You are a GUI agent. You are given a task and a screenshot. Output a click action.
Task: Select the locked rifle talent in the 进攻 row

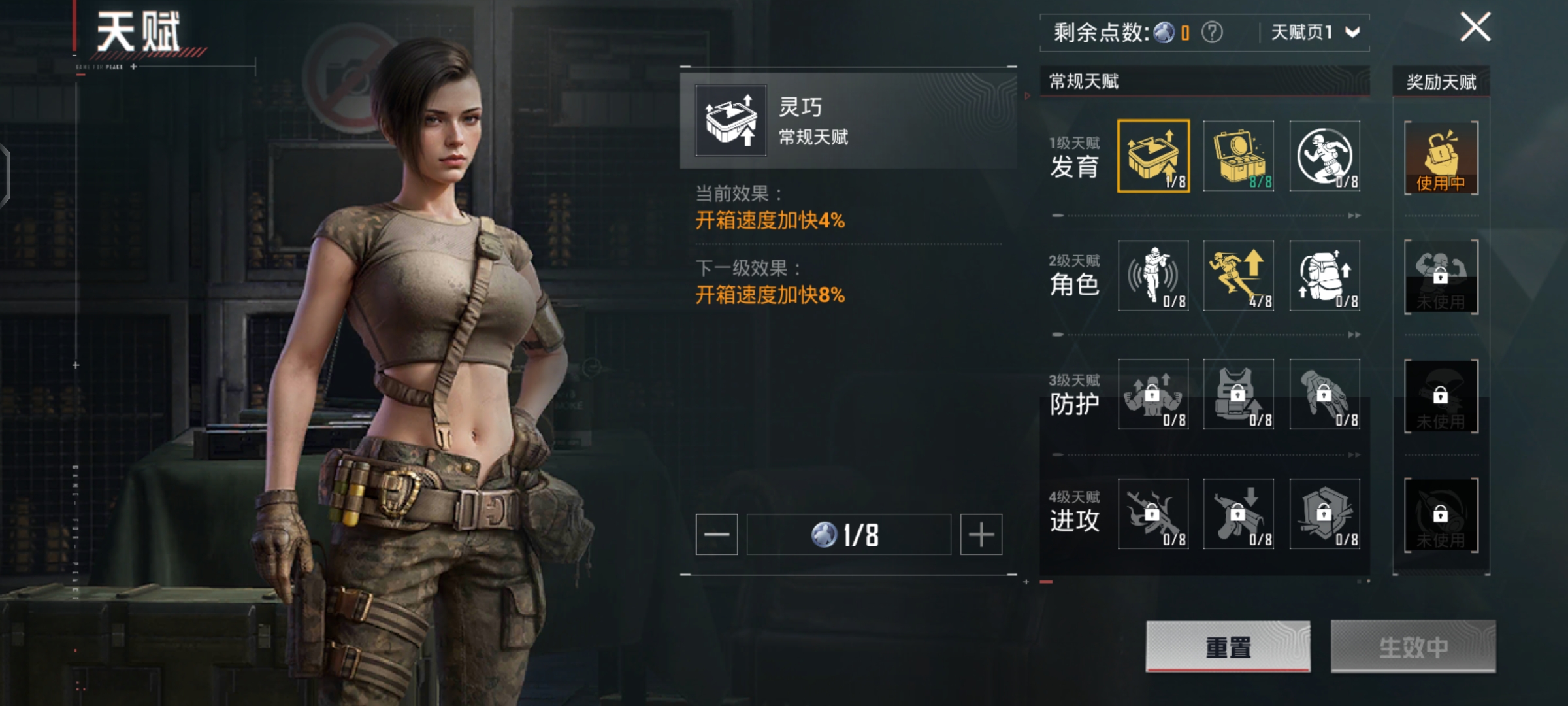point(1153,513)
